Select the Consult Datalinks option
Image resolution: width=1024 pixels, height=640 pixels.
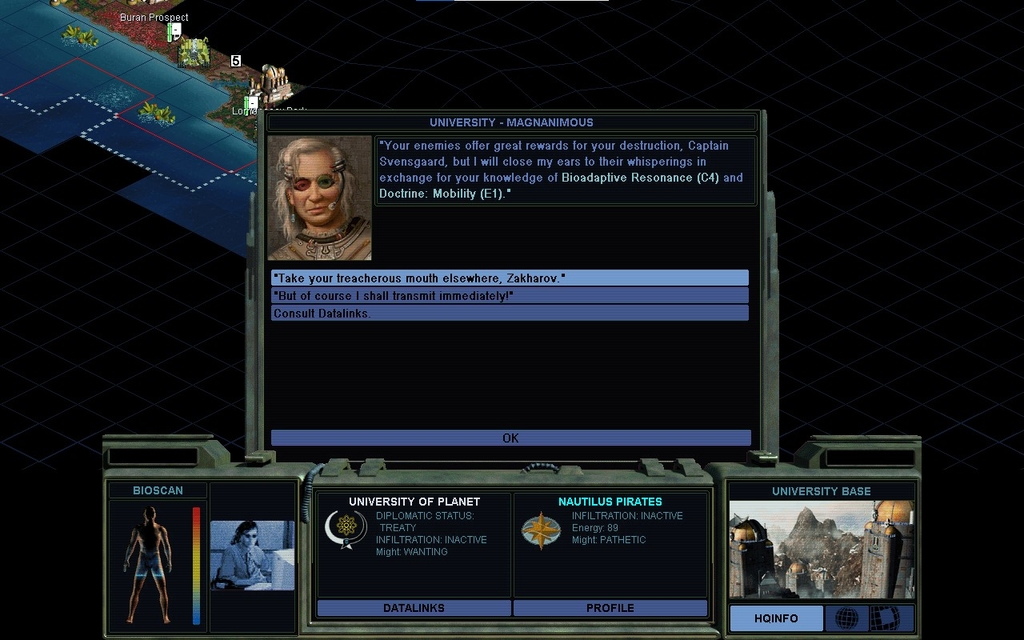[509, 314]
